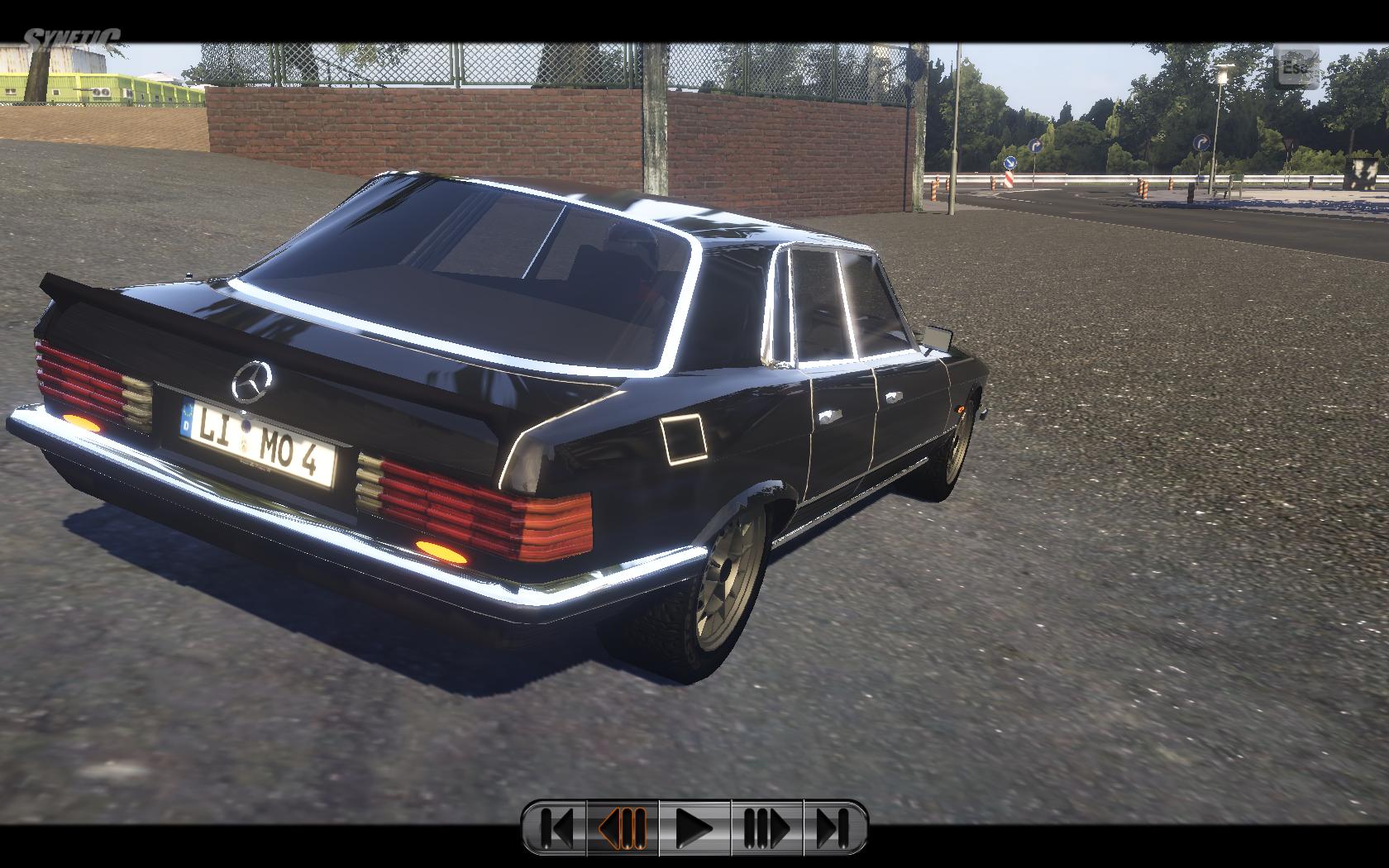Jump to the start of the replay

click(556, 827)
